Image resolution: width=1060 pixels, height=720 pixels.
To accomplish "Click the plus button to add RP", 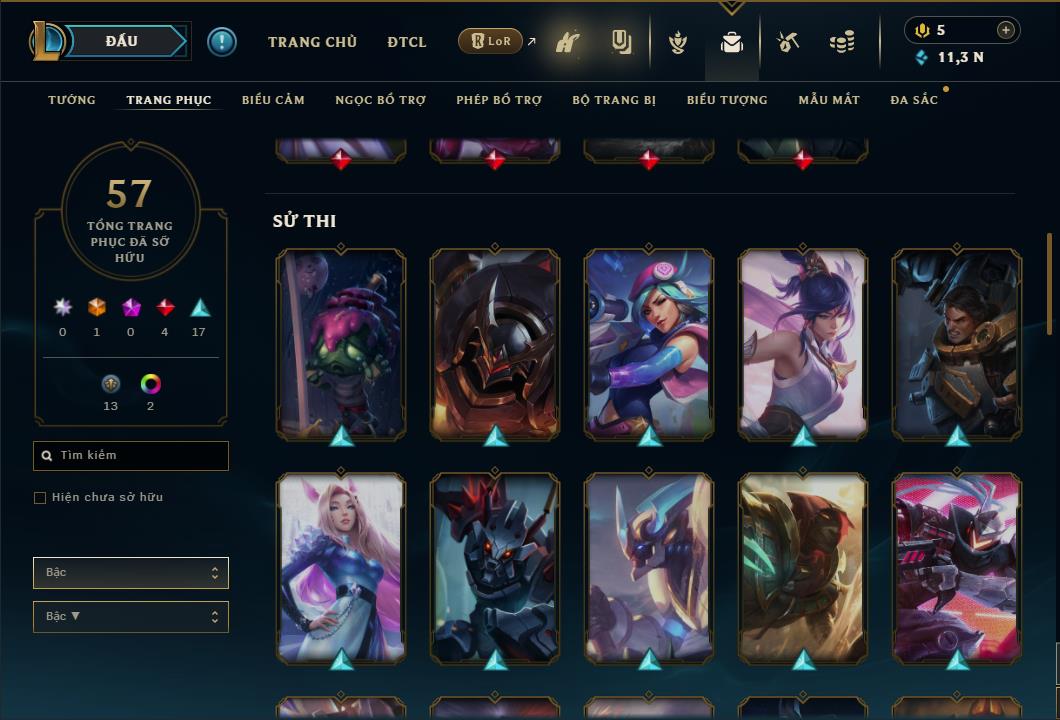I will 1006,30.
